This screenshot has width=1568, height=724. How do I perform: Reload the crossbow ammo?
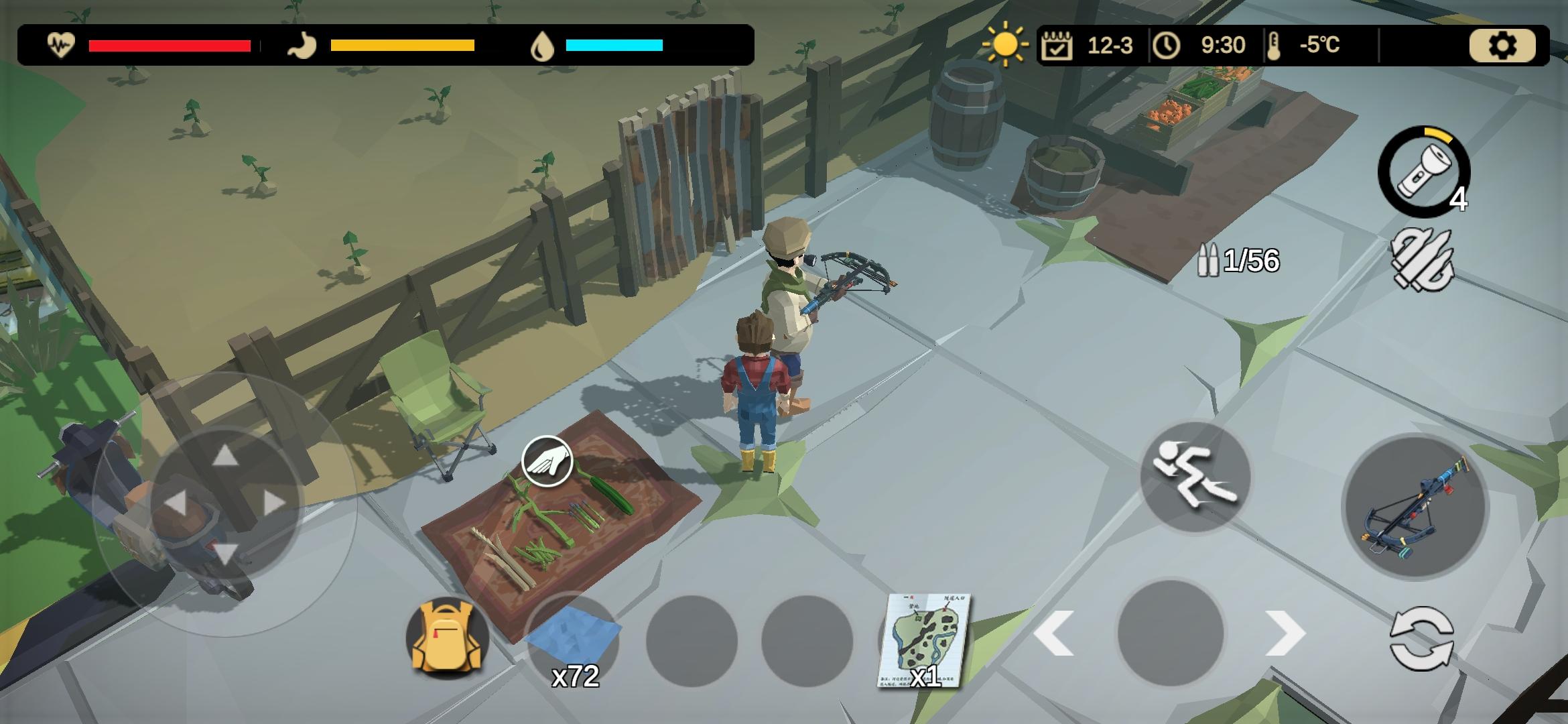point(1422,260)
